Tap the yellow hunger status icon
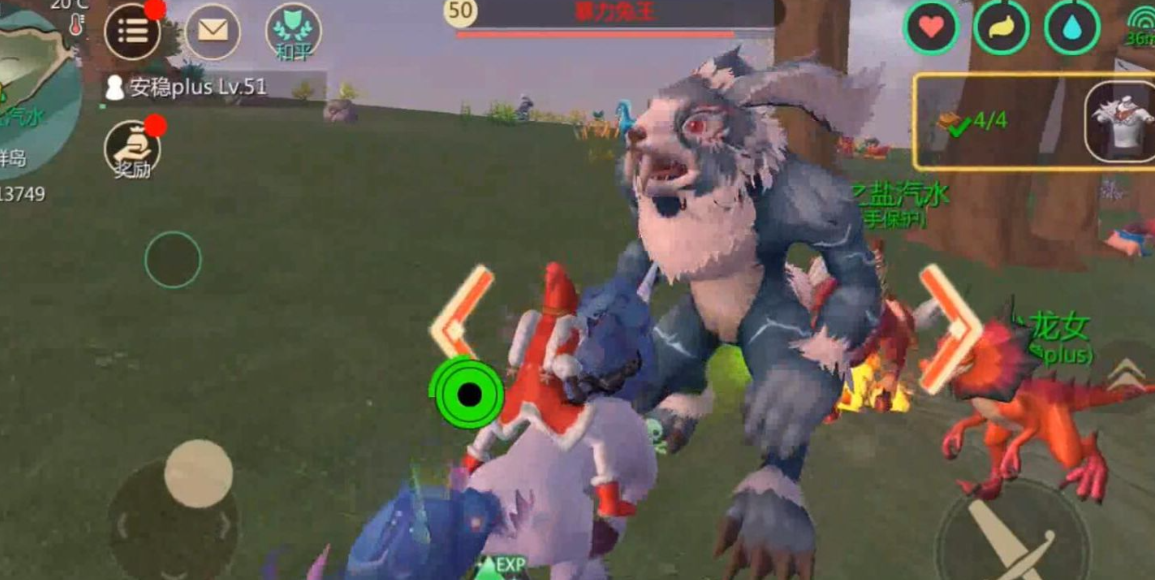The height and width of the screenshot is (580, 1155). click(1002, 27)
